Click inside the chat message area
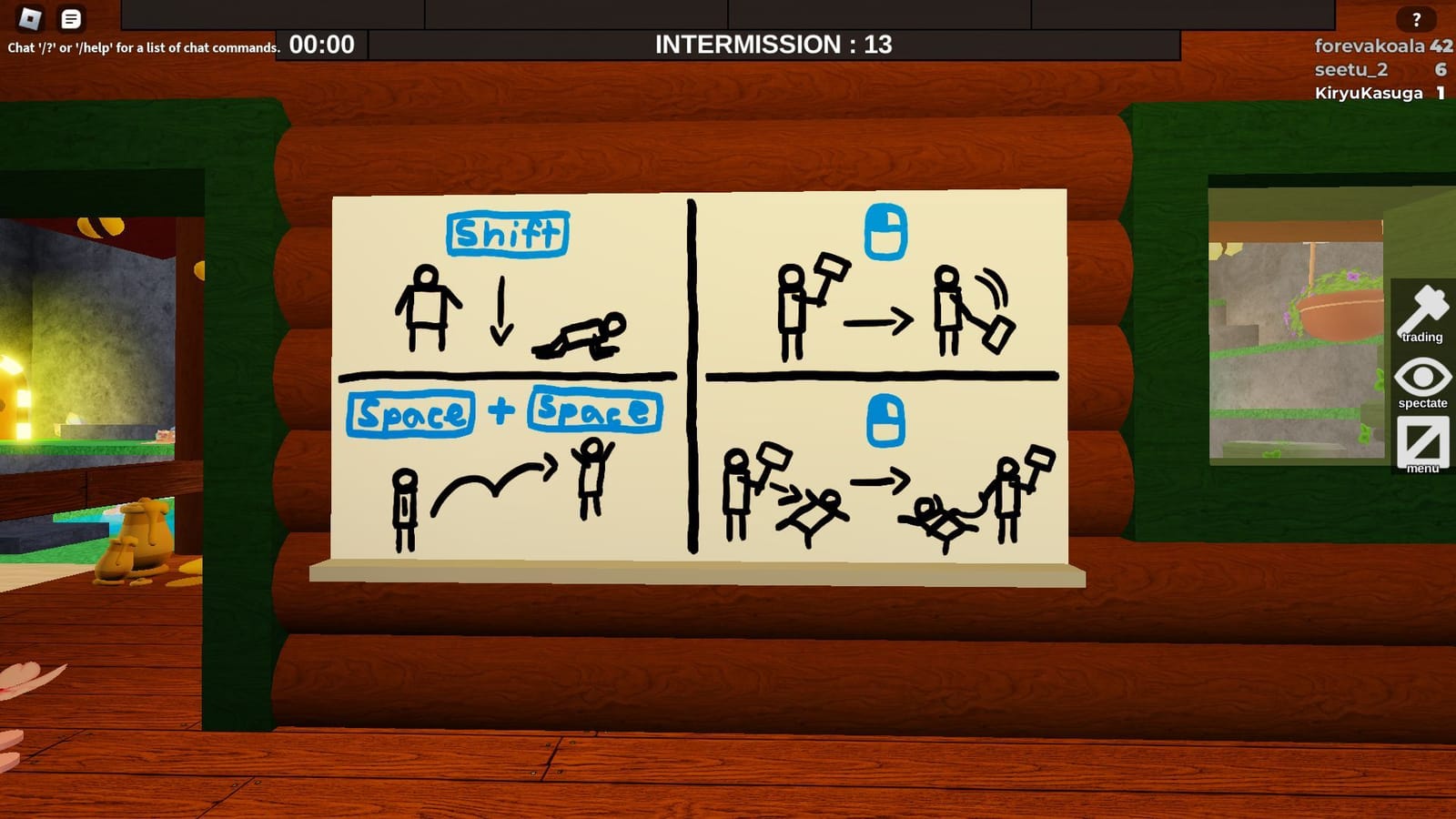The height and width of the screenshot is (819, 1456). tap(141, 44)
